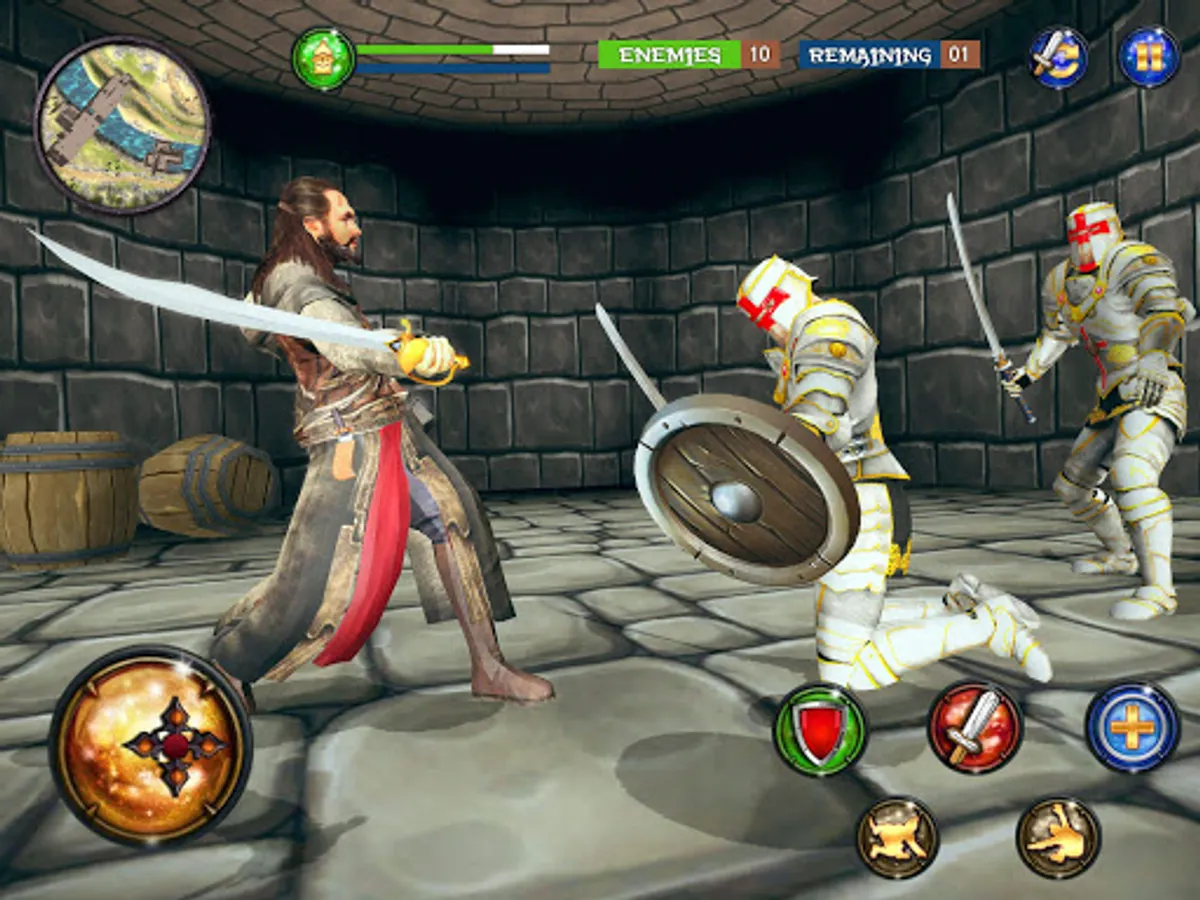The width and height of the screenshot is (1200, 900).
Task: Tap the sword swap weapon icon
Action: tap(1058, 57)
